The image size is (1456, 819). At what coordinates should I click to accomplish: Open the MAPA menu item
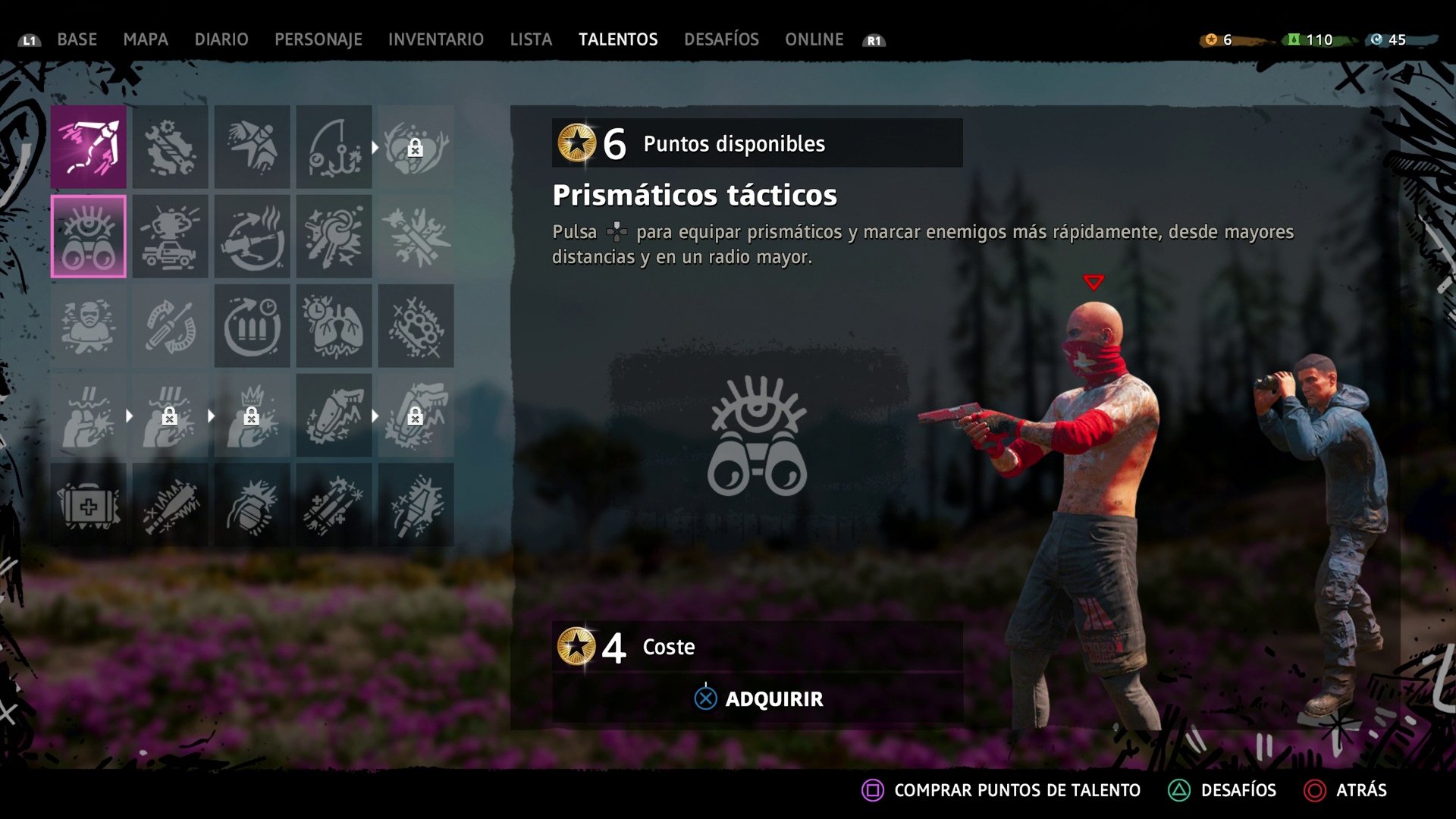146,39
